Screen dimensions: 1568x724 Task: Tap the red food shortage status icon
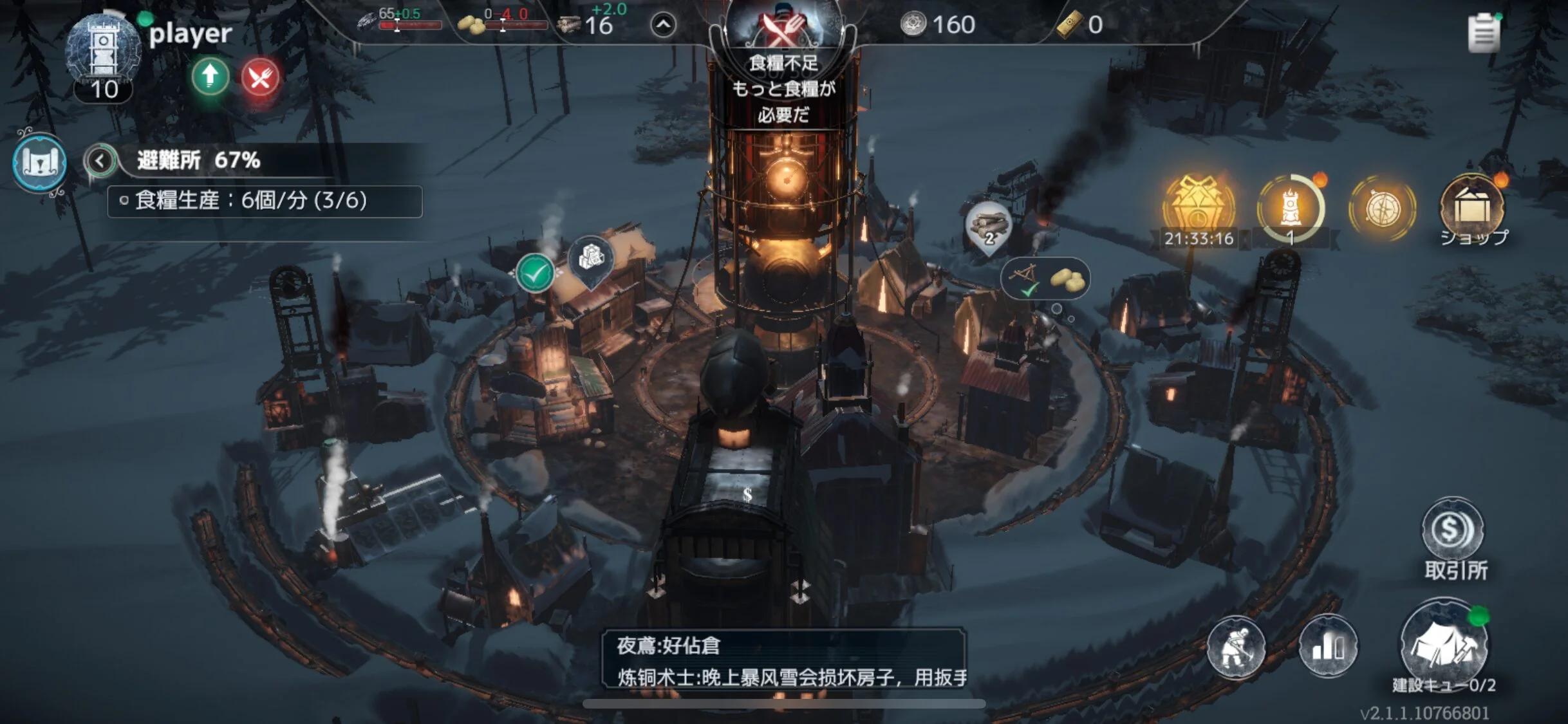pyautogui.click(x=260, y=79)
